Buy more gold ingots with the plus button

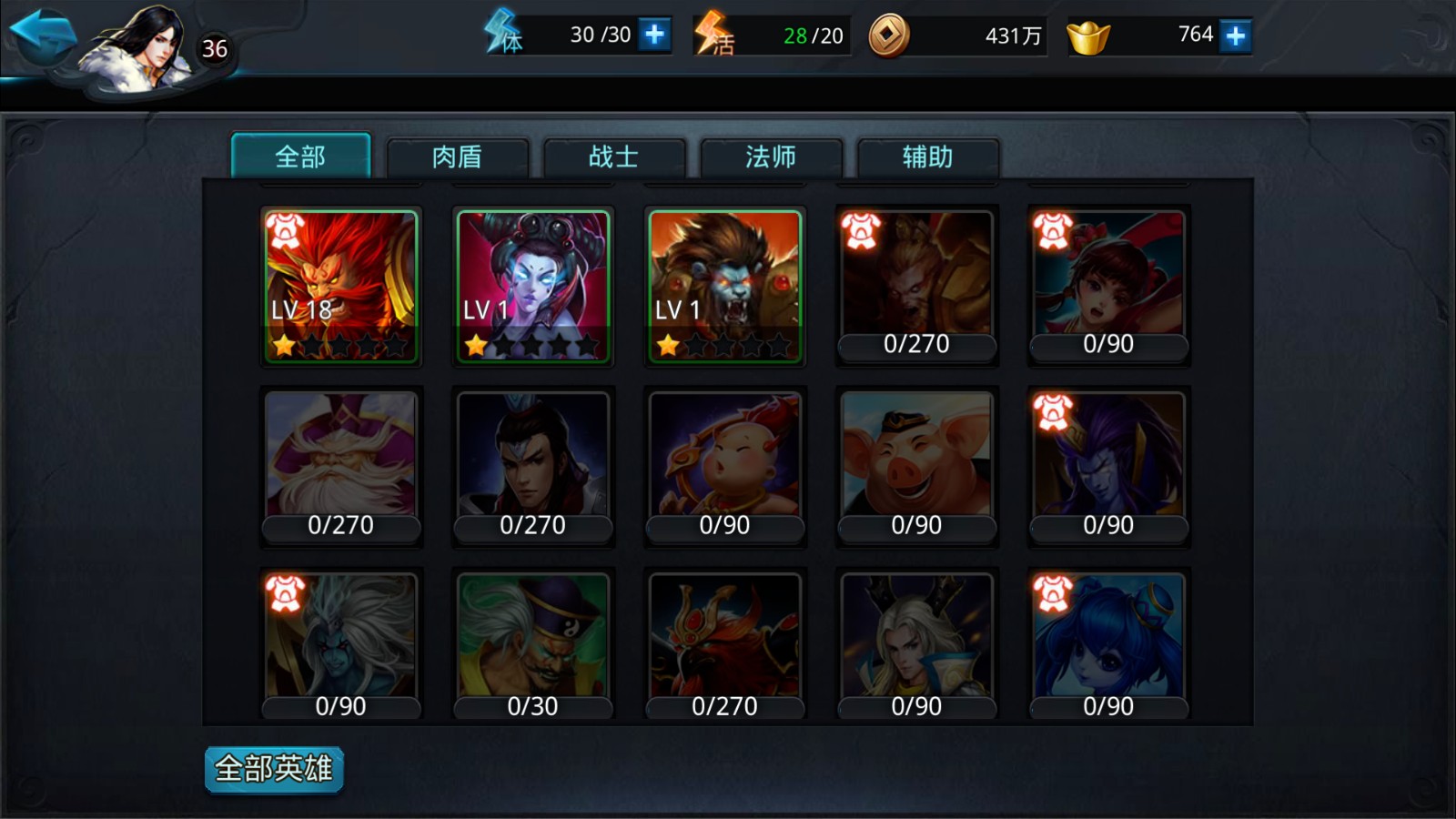1235,35
